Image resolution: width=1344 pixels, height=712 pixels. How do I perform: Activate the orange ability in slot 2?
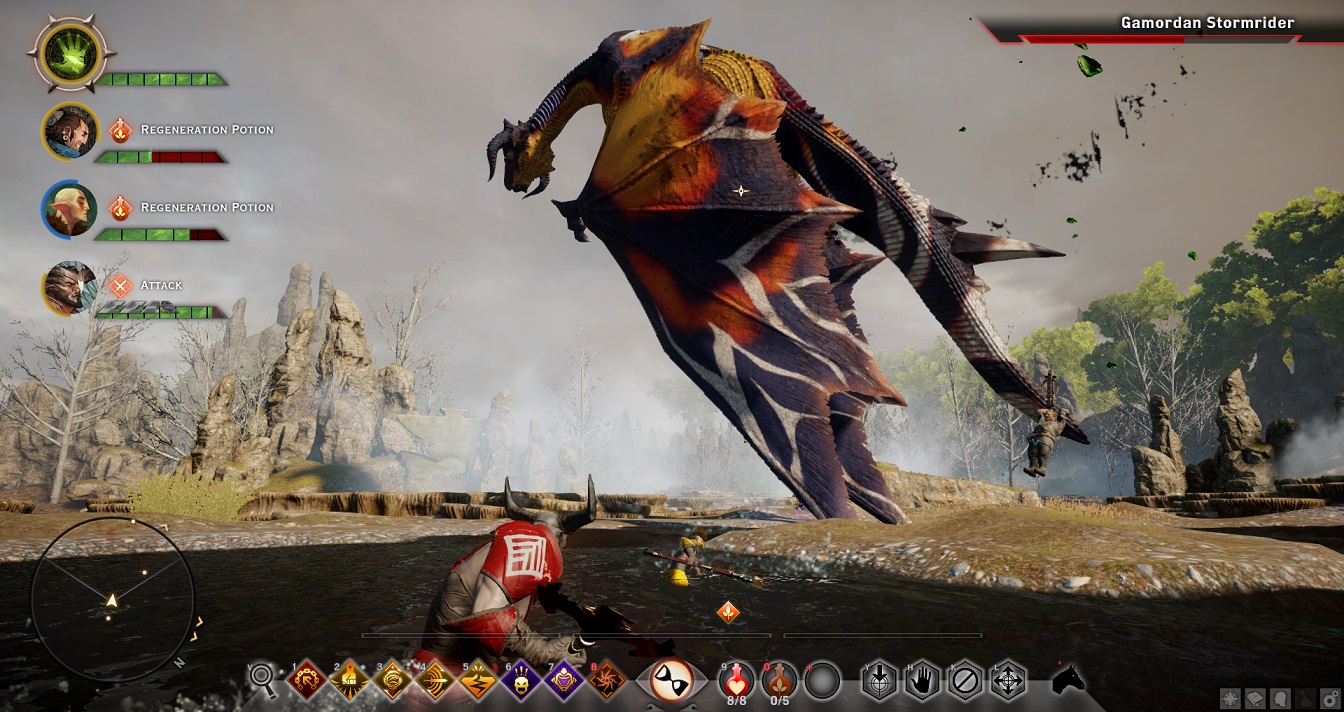(349, 680)
